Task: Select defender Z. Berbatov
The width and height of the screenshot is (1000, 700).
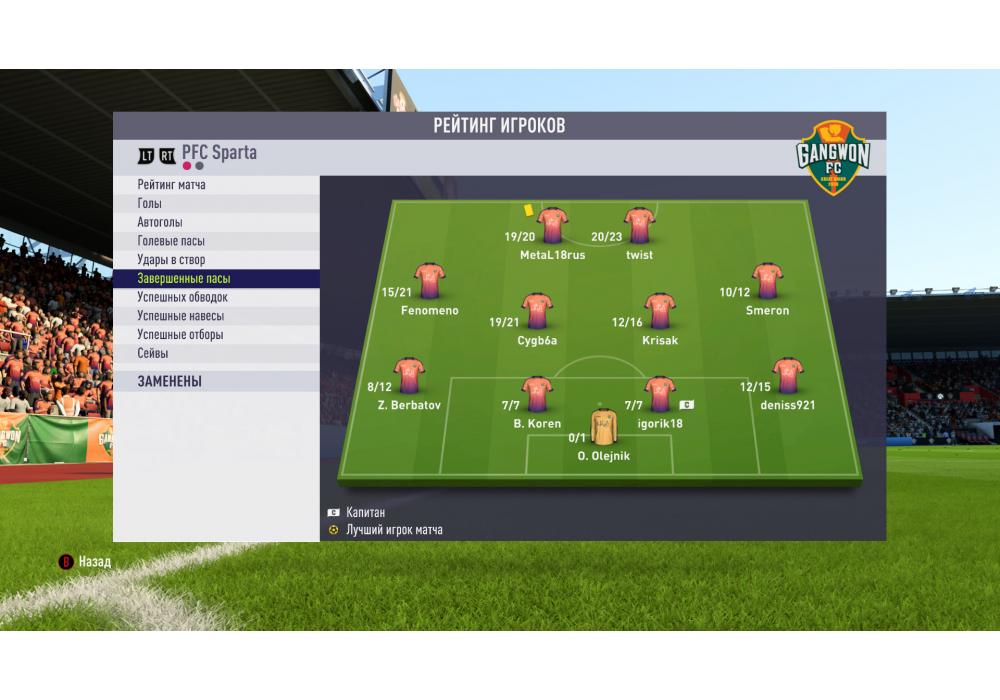Action: tap(409, 376)
